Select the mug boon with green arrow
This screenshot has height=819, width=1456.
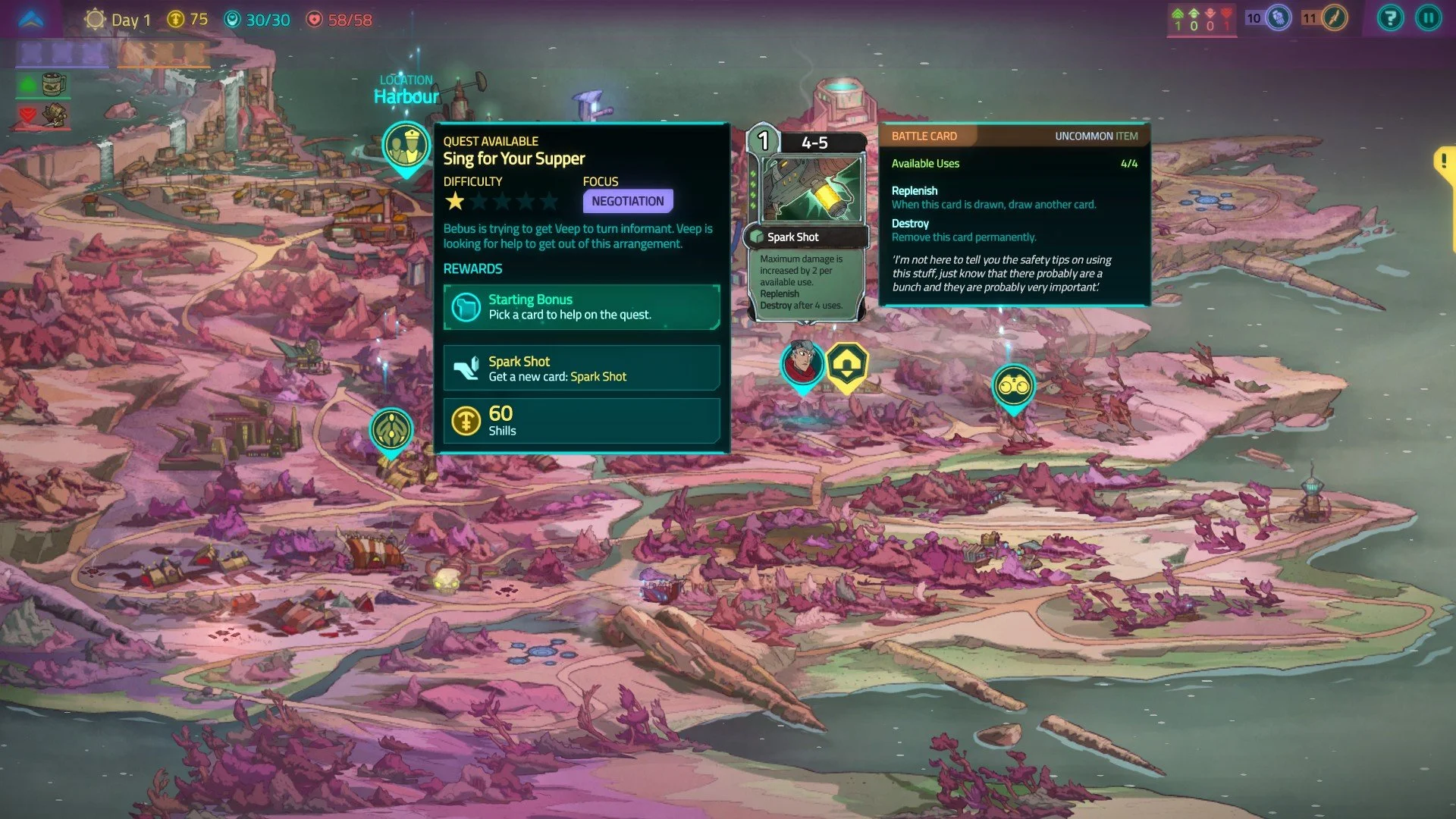pos(53,84)
